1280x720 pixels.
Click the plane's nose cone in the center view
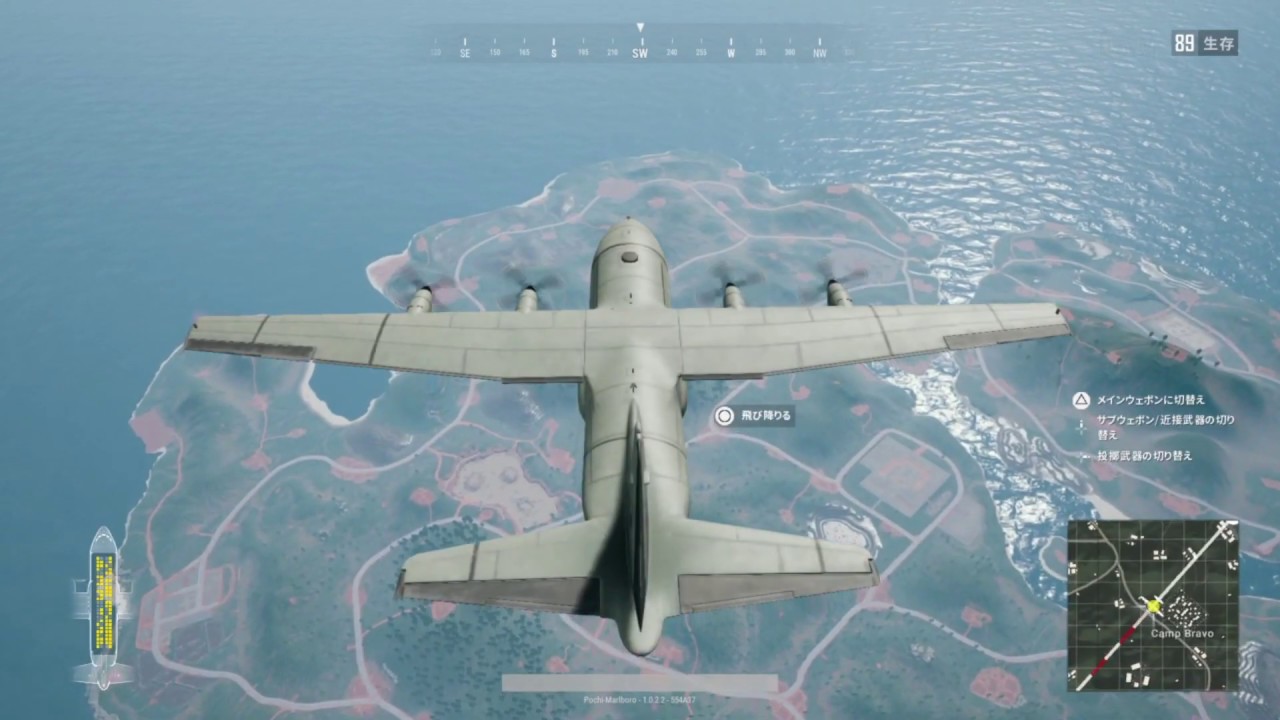coord(629,240)
